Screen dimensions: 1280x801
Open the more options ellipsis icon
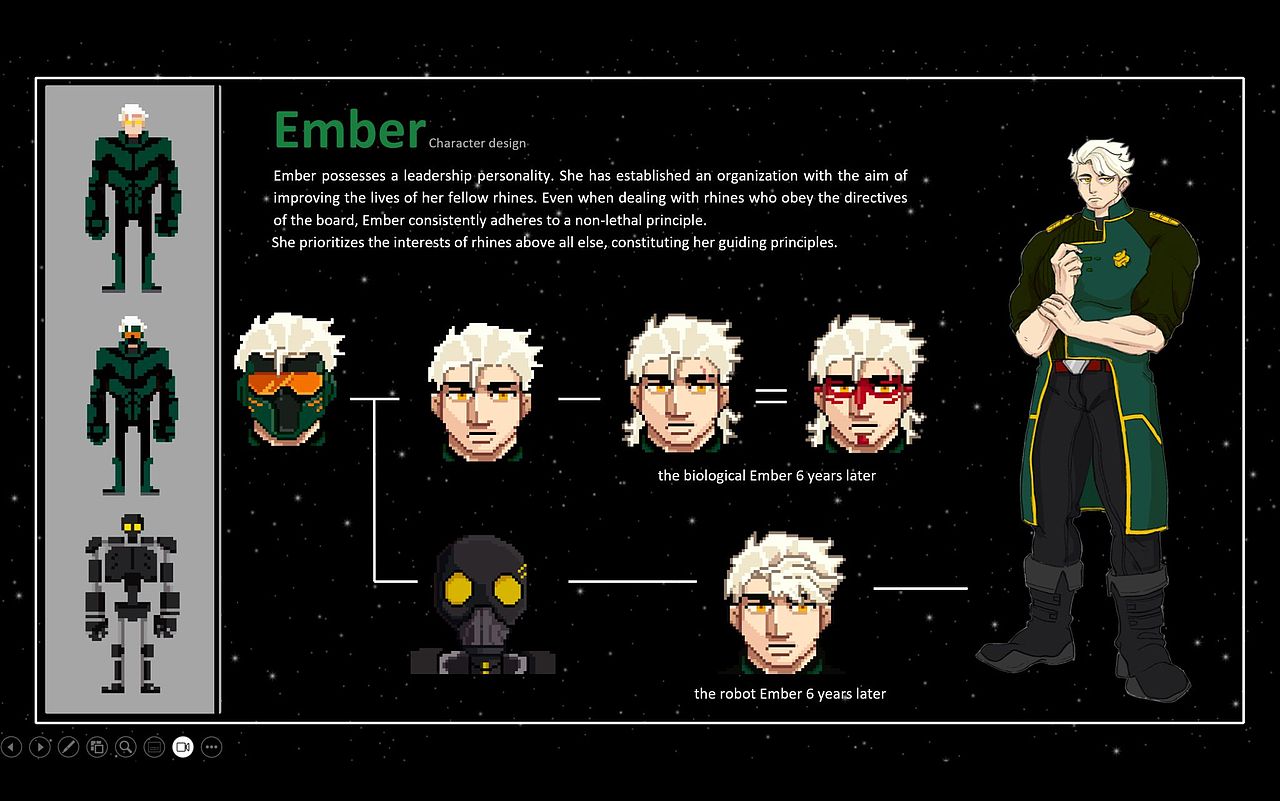point(211,747)
